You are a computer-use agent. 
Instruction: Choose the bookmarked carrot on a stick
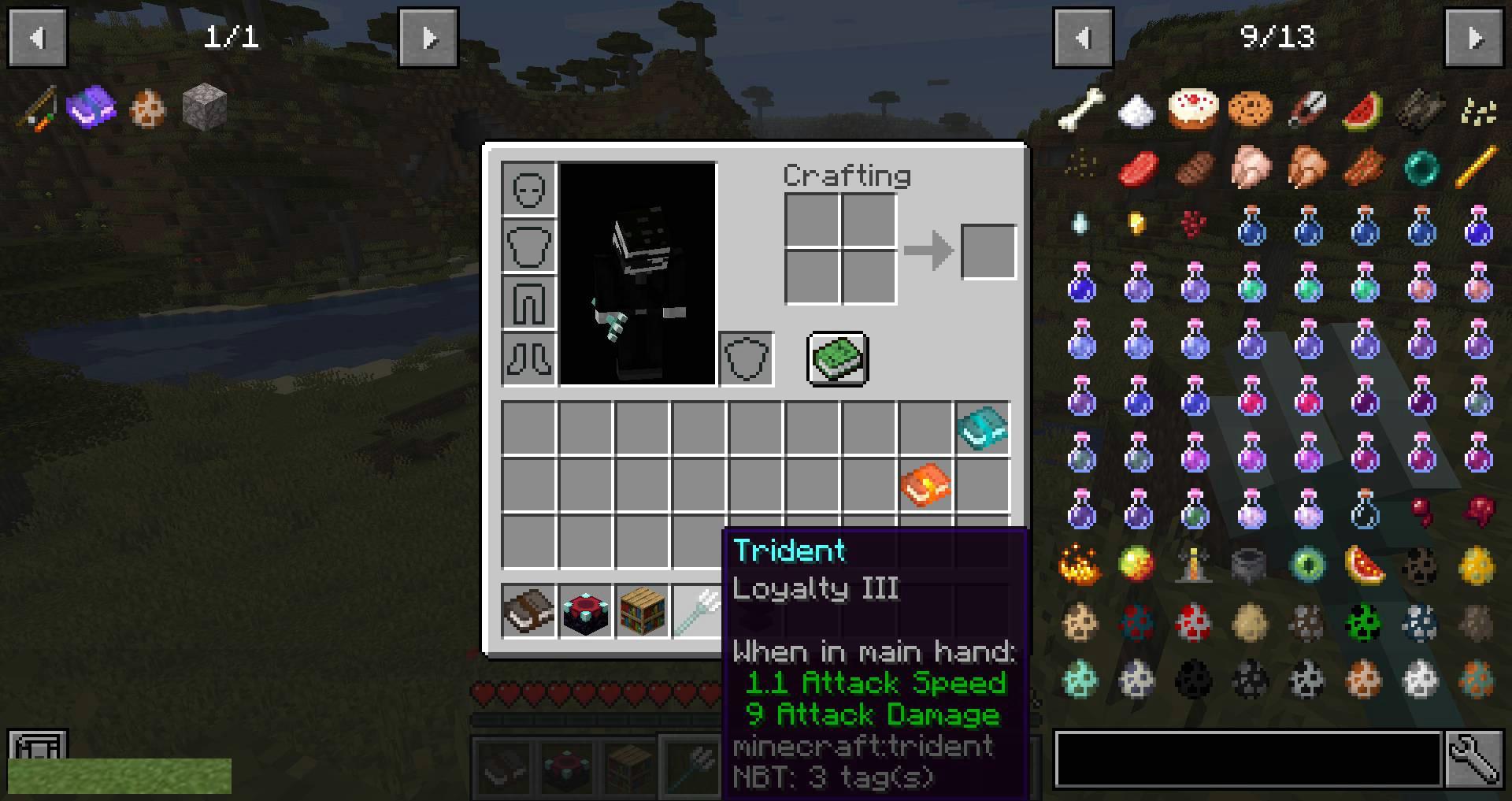tap(36, 109)
